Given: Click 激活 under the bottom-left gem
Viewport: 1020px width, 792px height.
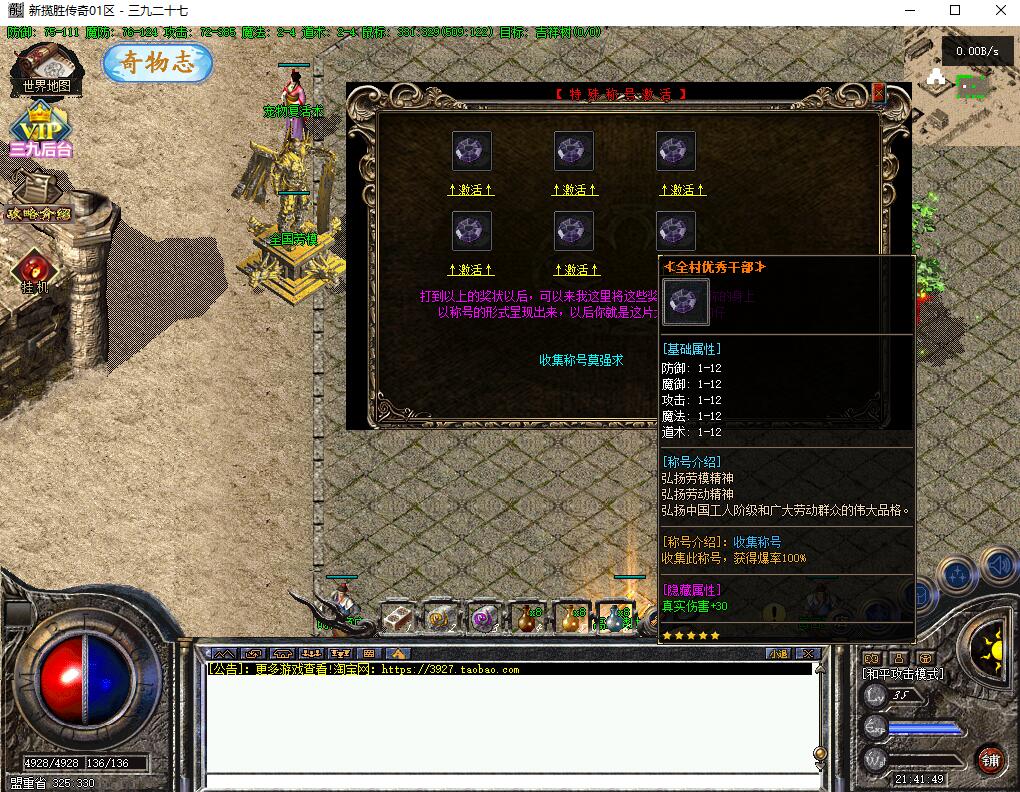Looking at the screenshot, I should [471, 270].
